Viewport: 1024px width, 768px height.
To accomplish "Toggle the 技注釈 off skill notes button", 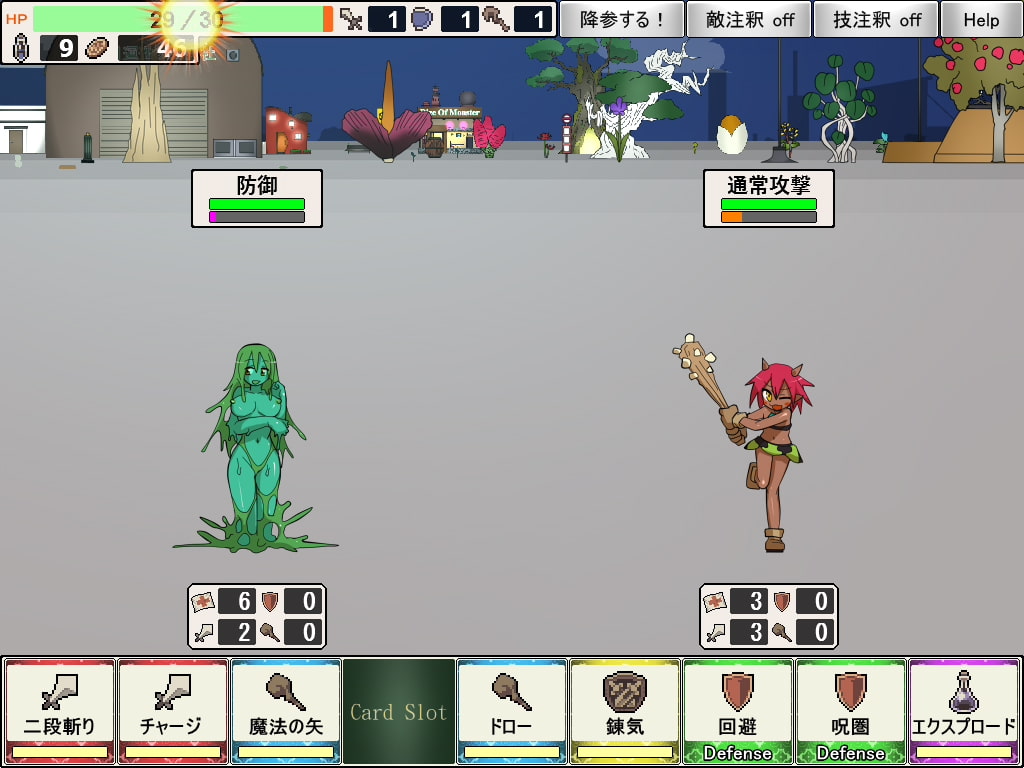I will (876, 19).
